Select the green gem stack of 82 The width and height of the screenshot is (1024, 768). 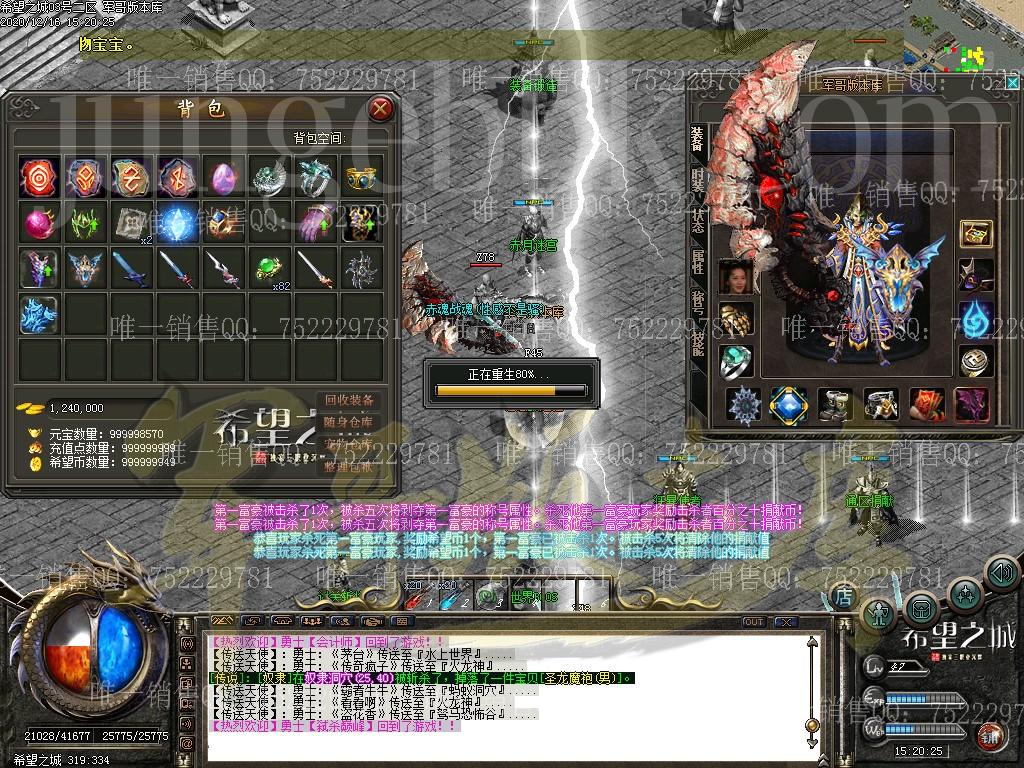click(x=268, y=268)
